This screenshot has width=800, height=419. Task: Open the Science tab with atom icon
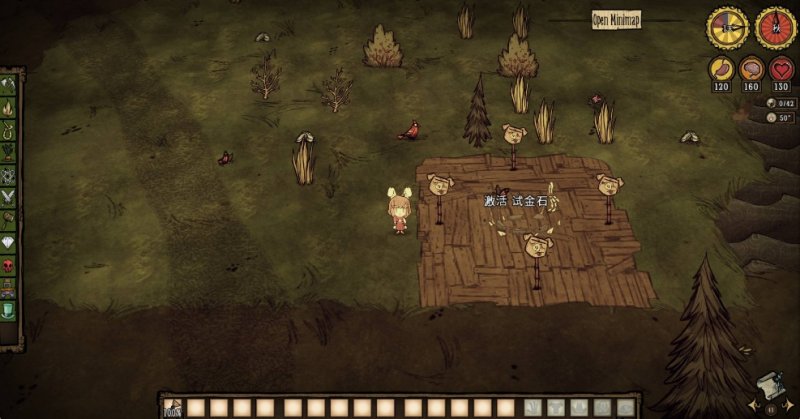click(x=9, y=175)
